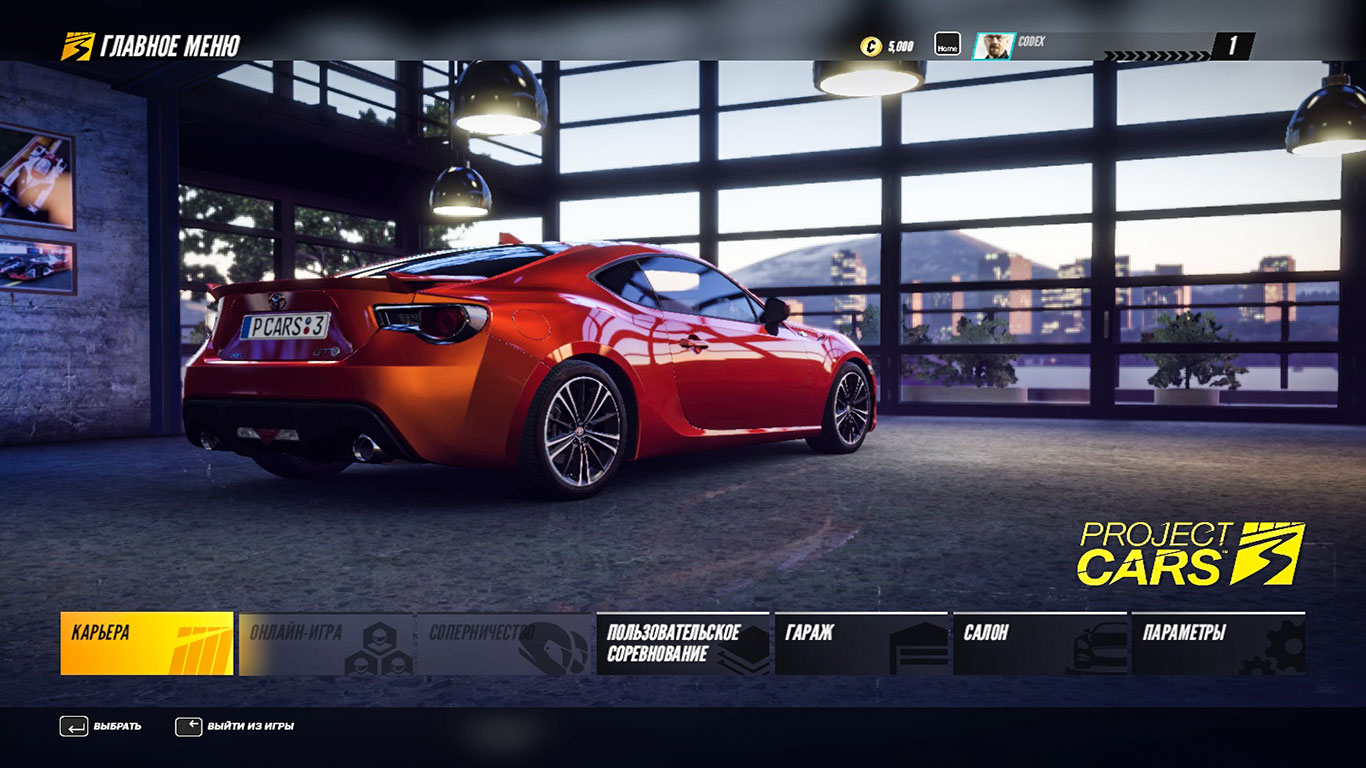The height and width of the screenshot is (768, 1366).
Task: Choose the Соперничество menu tile
Action: 503,643
